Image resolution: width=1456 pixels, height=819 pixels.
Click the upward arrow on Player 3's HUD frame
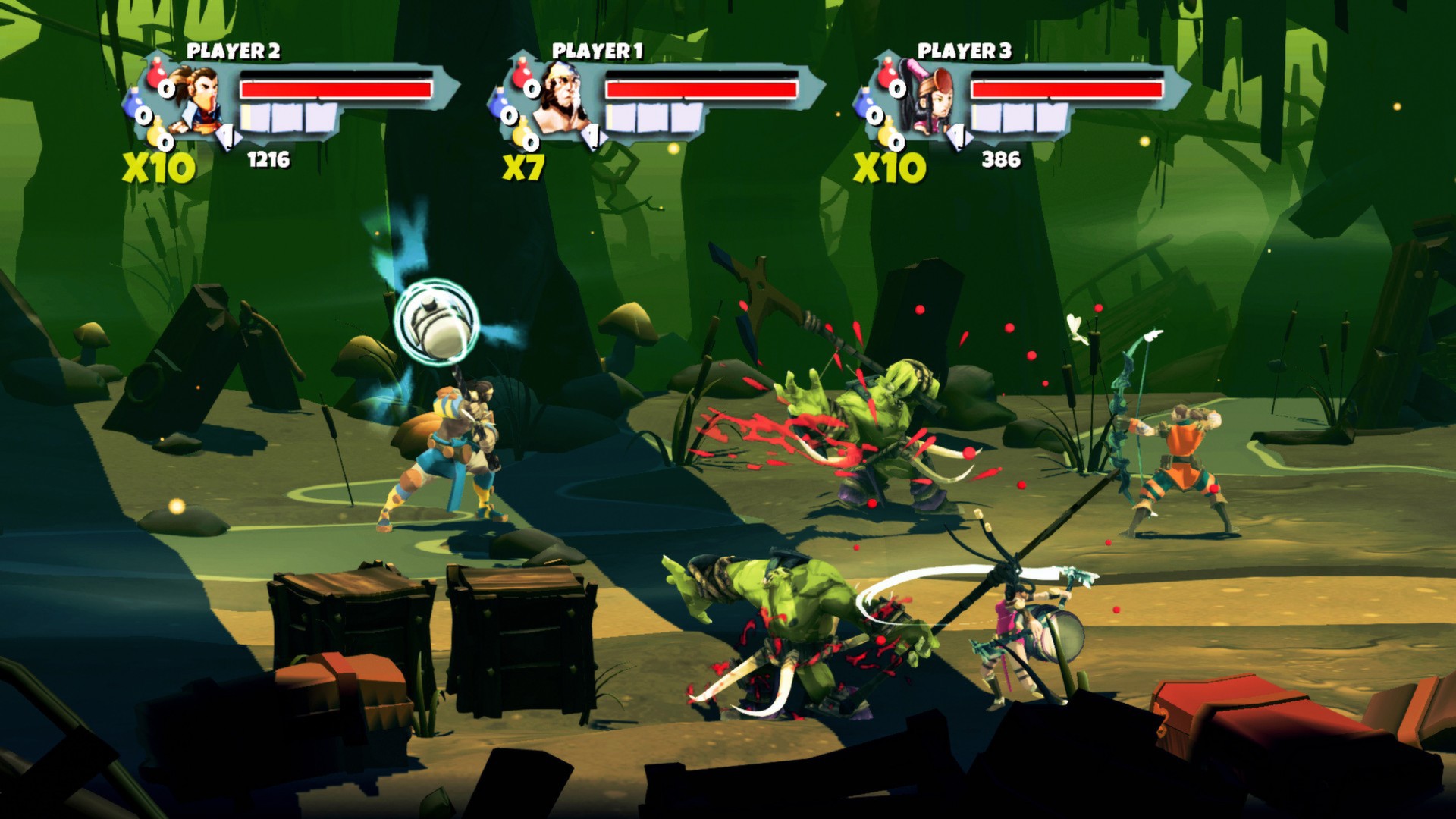coord(886,53)
